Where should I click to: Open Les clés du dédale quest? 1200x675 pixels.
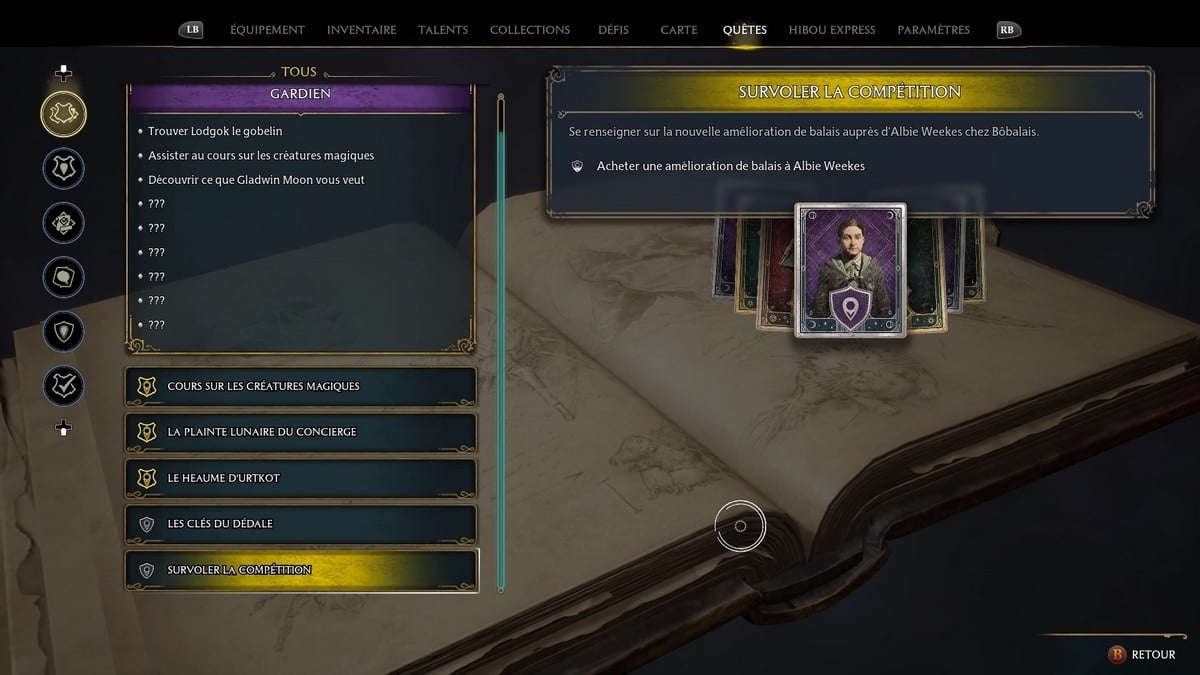point(300,524)
